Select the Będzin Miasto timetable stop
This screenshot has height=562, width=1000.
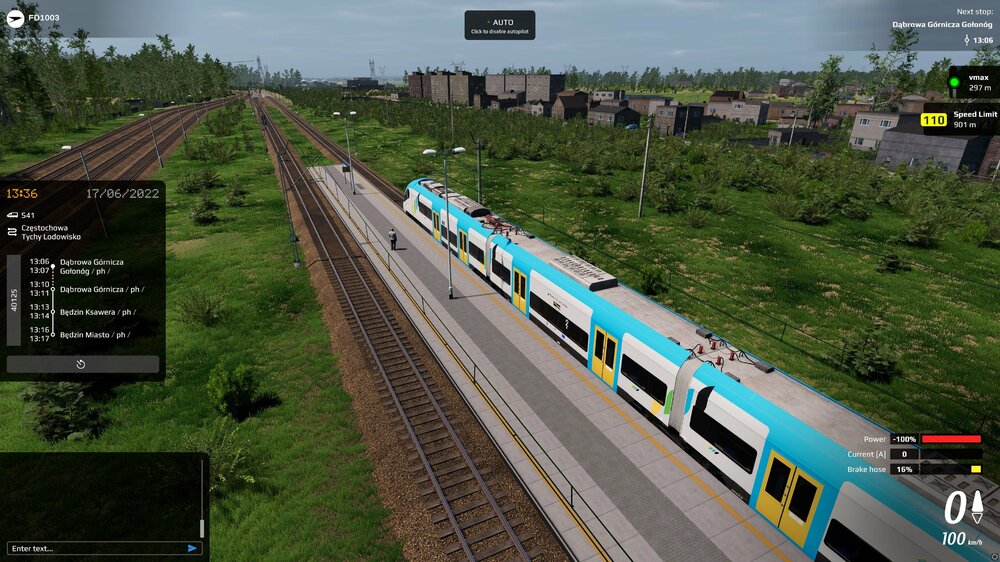click(x=92, y=334)
